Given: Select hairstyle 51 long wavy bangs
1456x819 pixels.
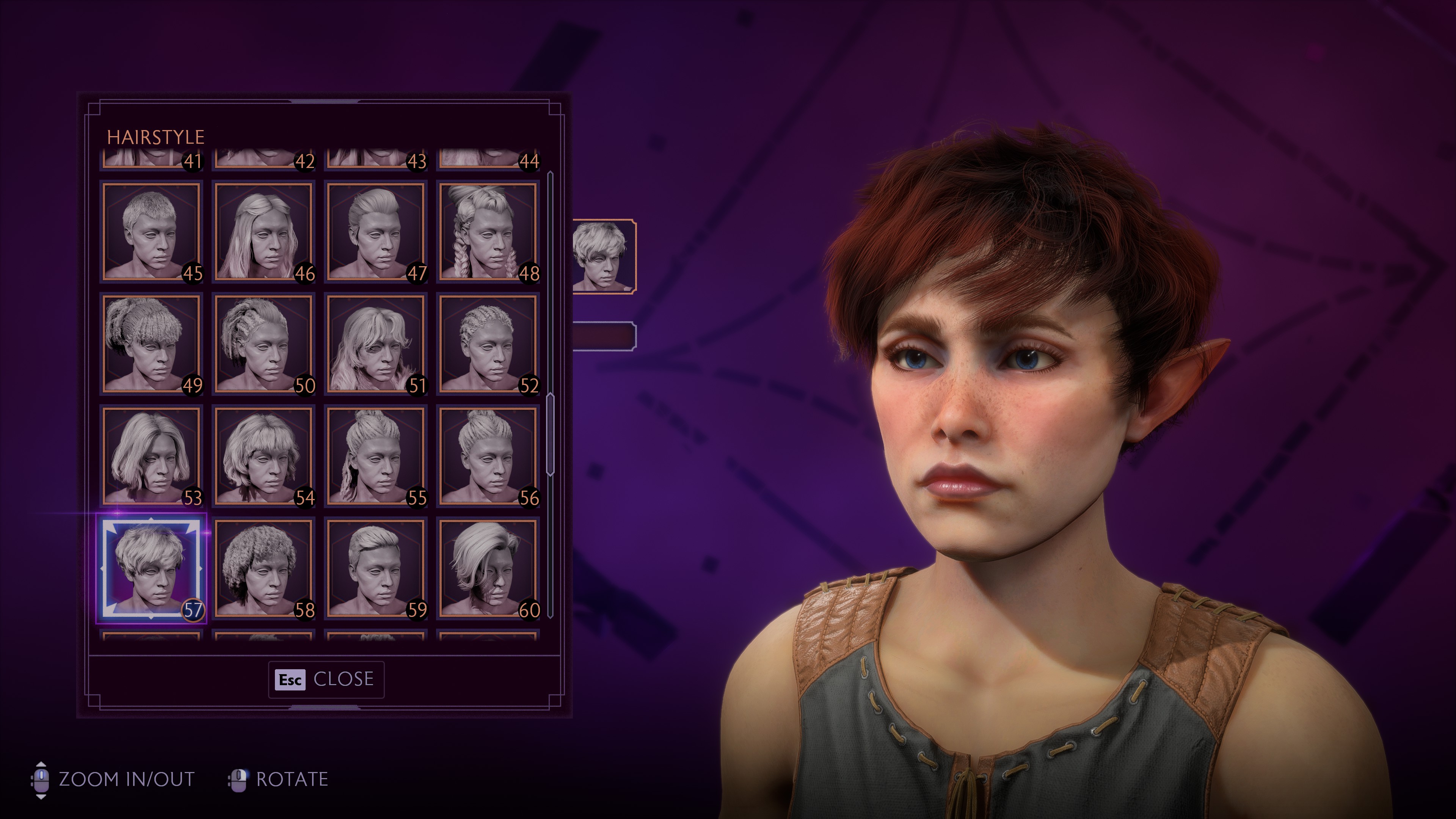Looking at the screenshot, I should (x=376, y=343).
